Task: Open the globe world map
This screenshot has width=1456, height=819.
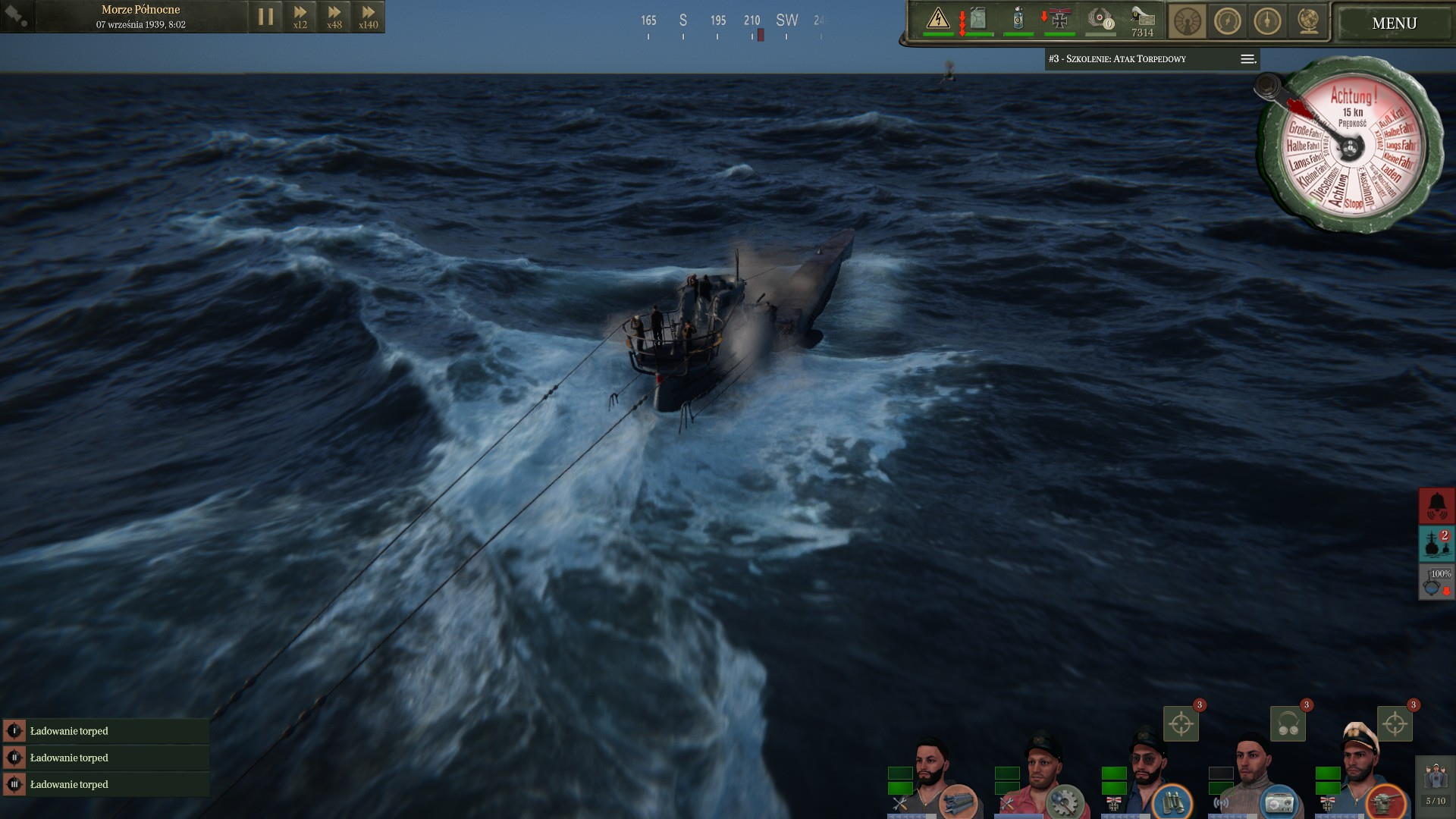Action: 1307,21
